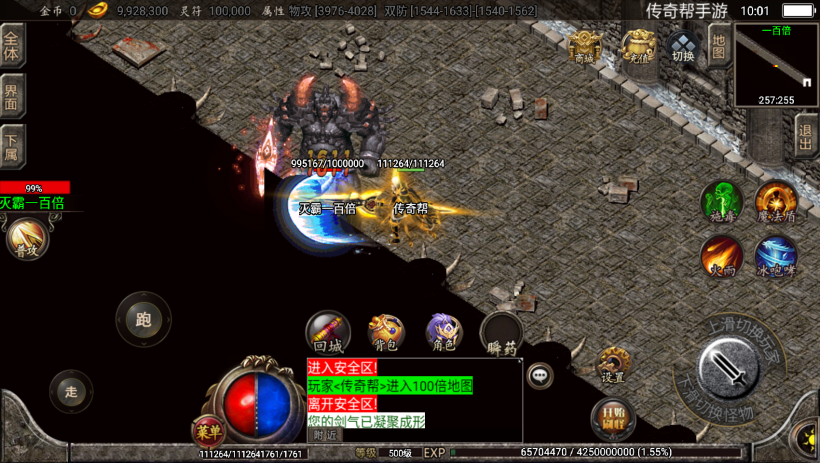Image resolution: width=820 pixels, height=463 pixels.
Task: Open the 菜单 menu button
Action: tap(208, 431)
